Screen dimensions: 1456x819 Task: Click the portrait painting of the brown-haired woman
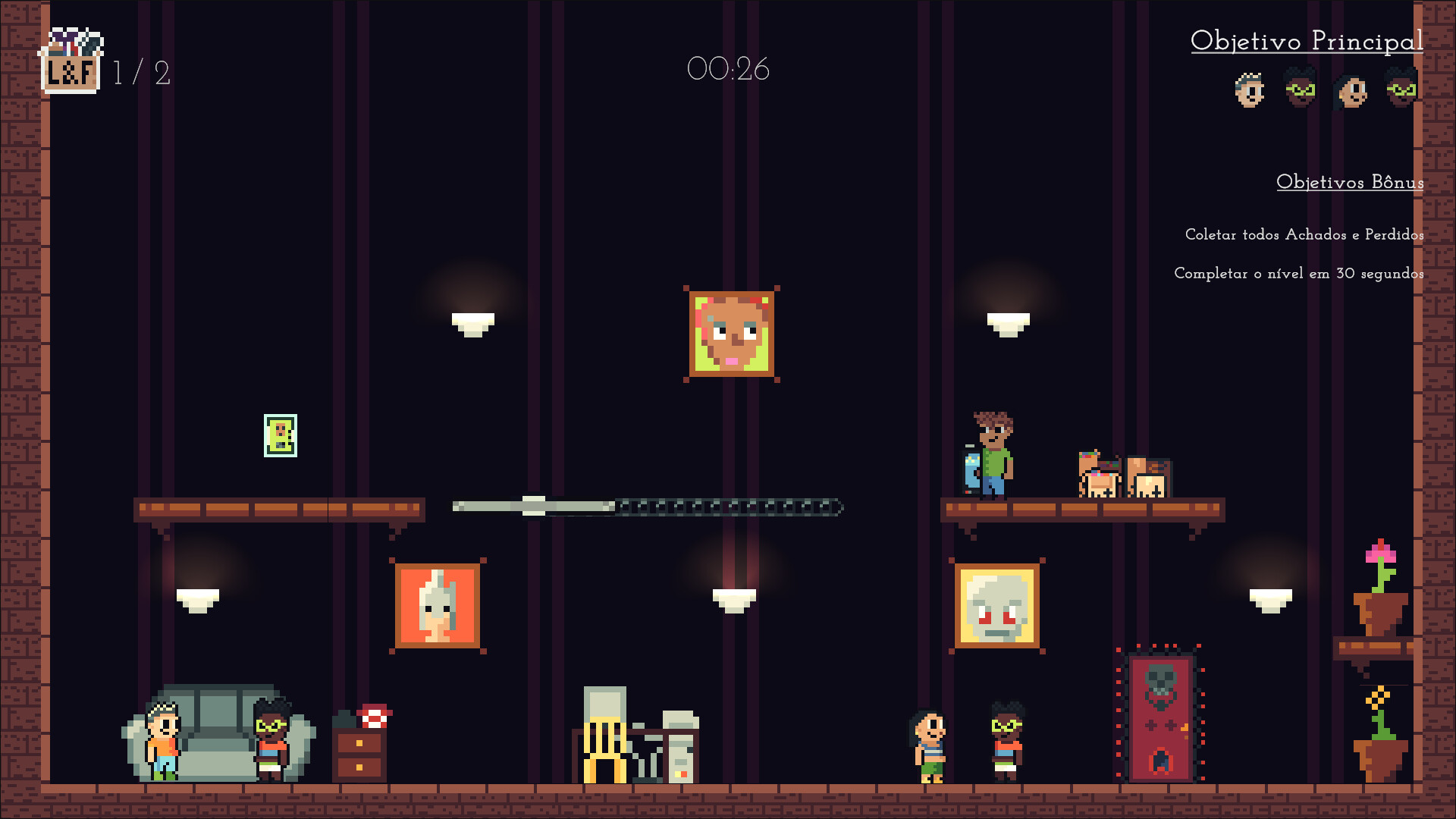730,334
